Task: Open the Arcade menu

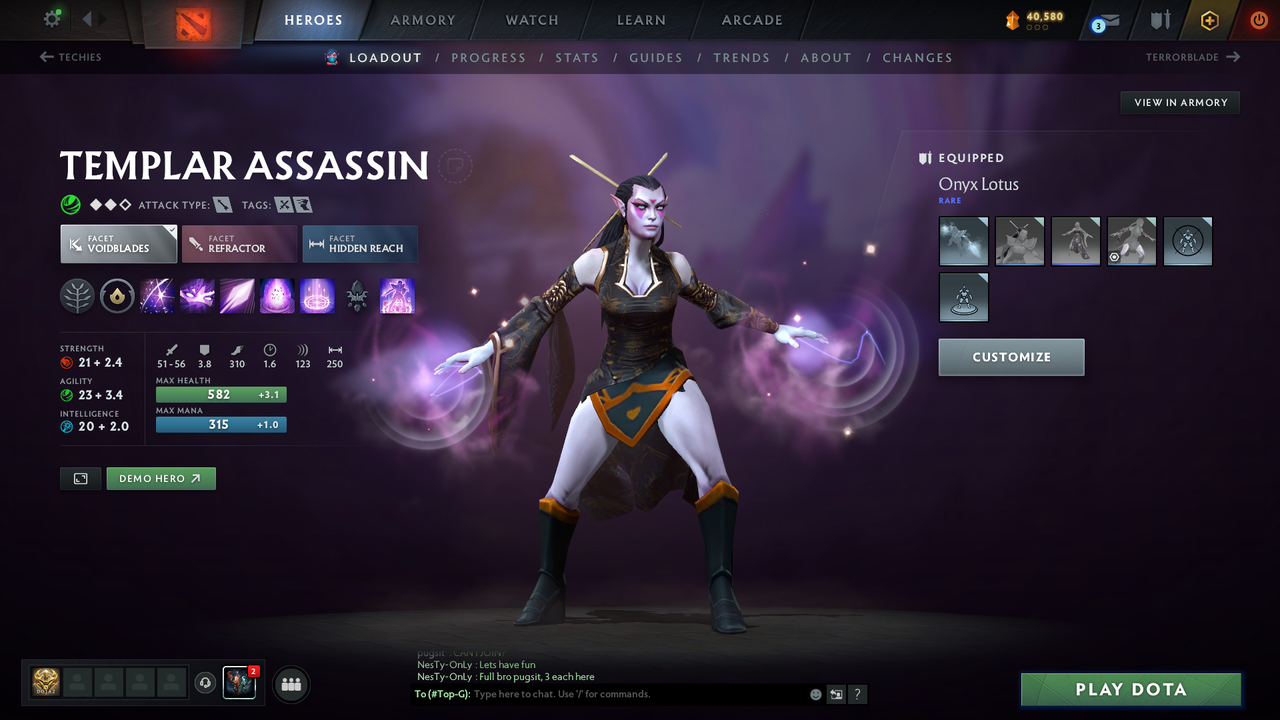Action: coord(751,20)
